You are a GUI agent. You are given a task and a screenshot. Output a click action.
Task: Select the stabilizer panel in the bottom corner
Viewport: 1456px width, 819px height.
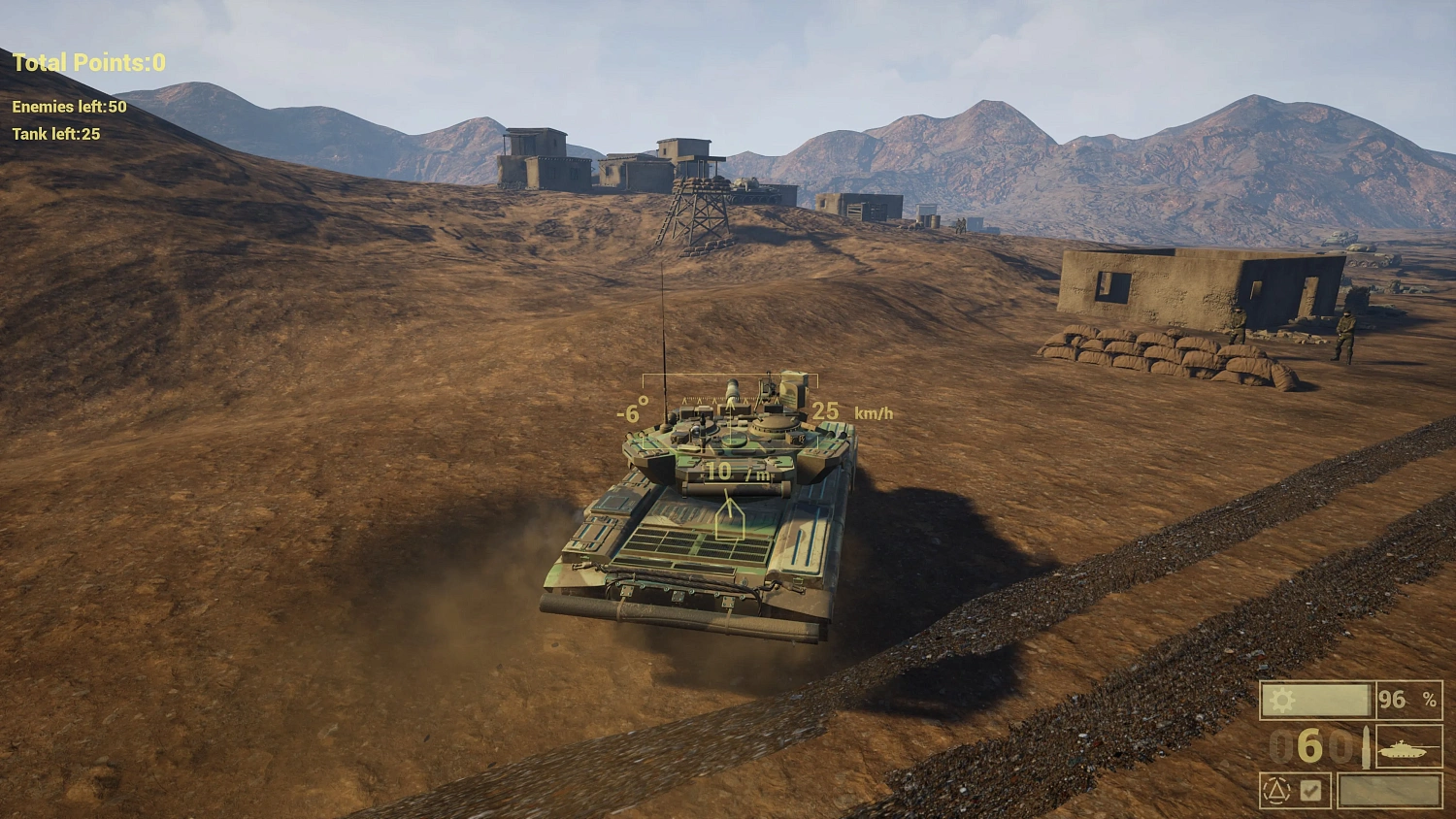coord(1296,791)
